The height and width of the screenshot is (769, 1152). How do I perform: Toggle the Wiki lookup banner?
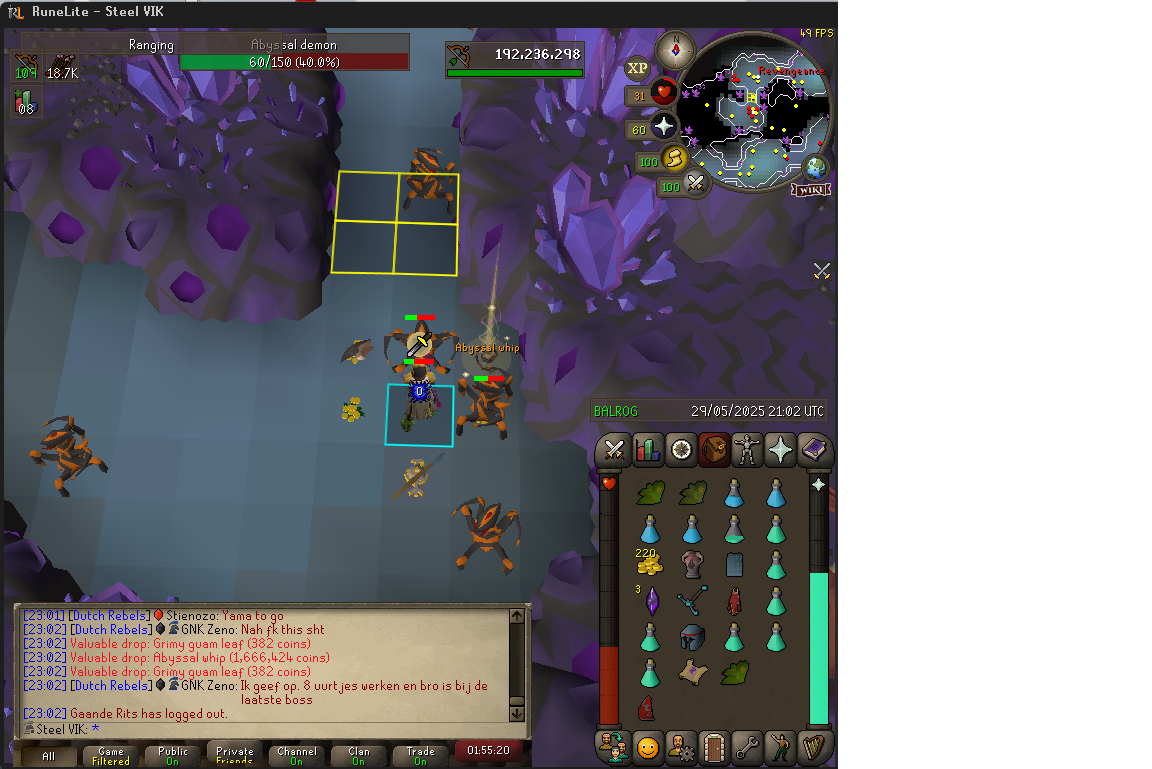point(811,190)
